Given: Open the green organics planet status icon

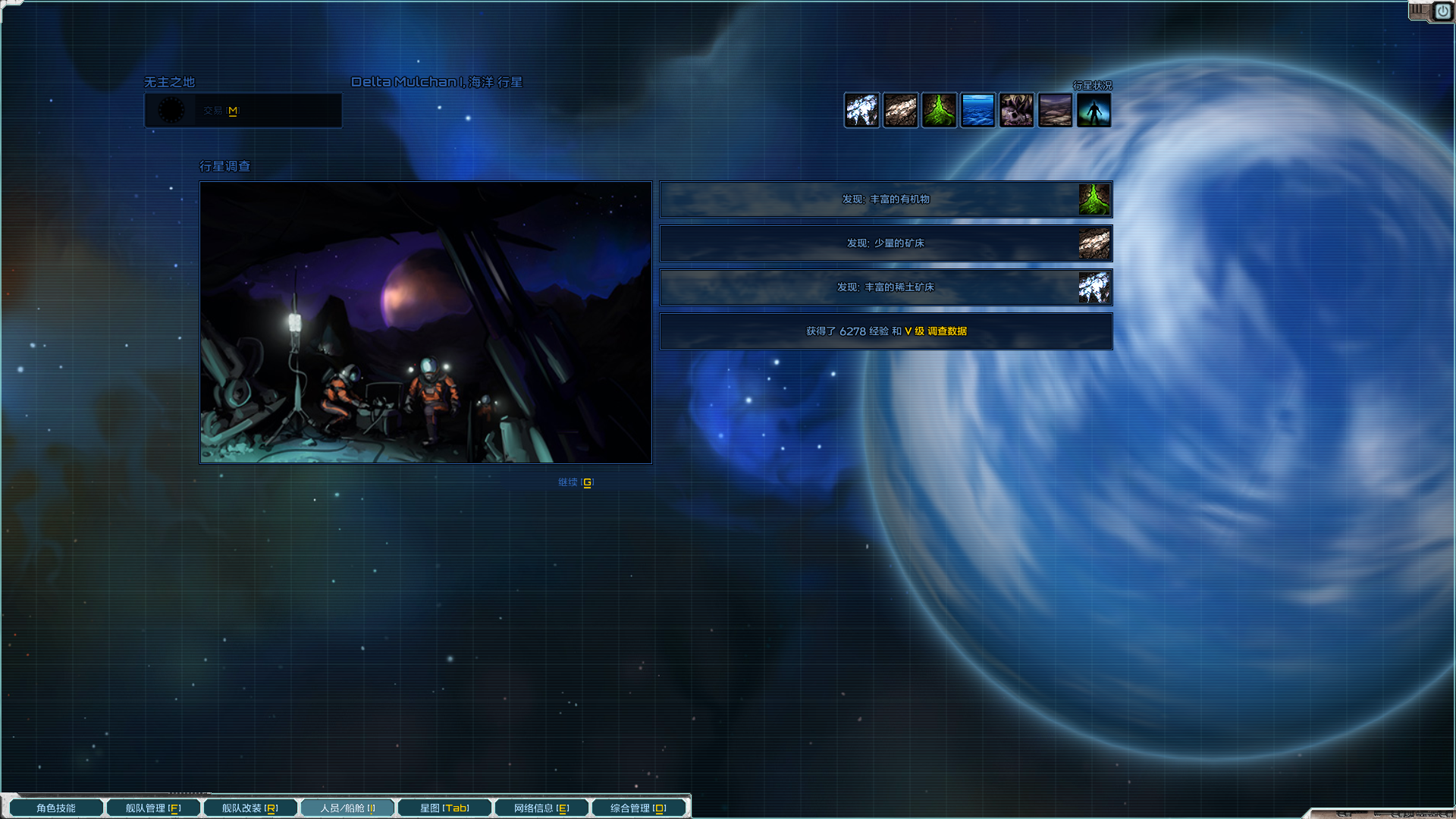Looking at the screenshot, I should (939, 110).
